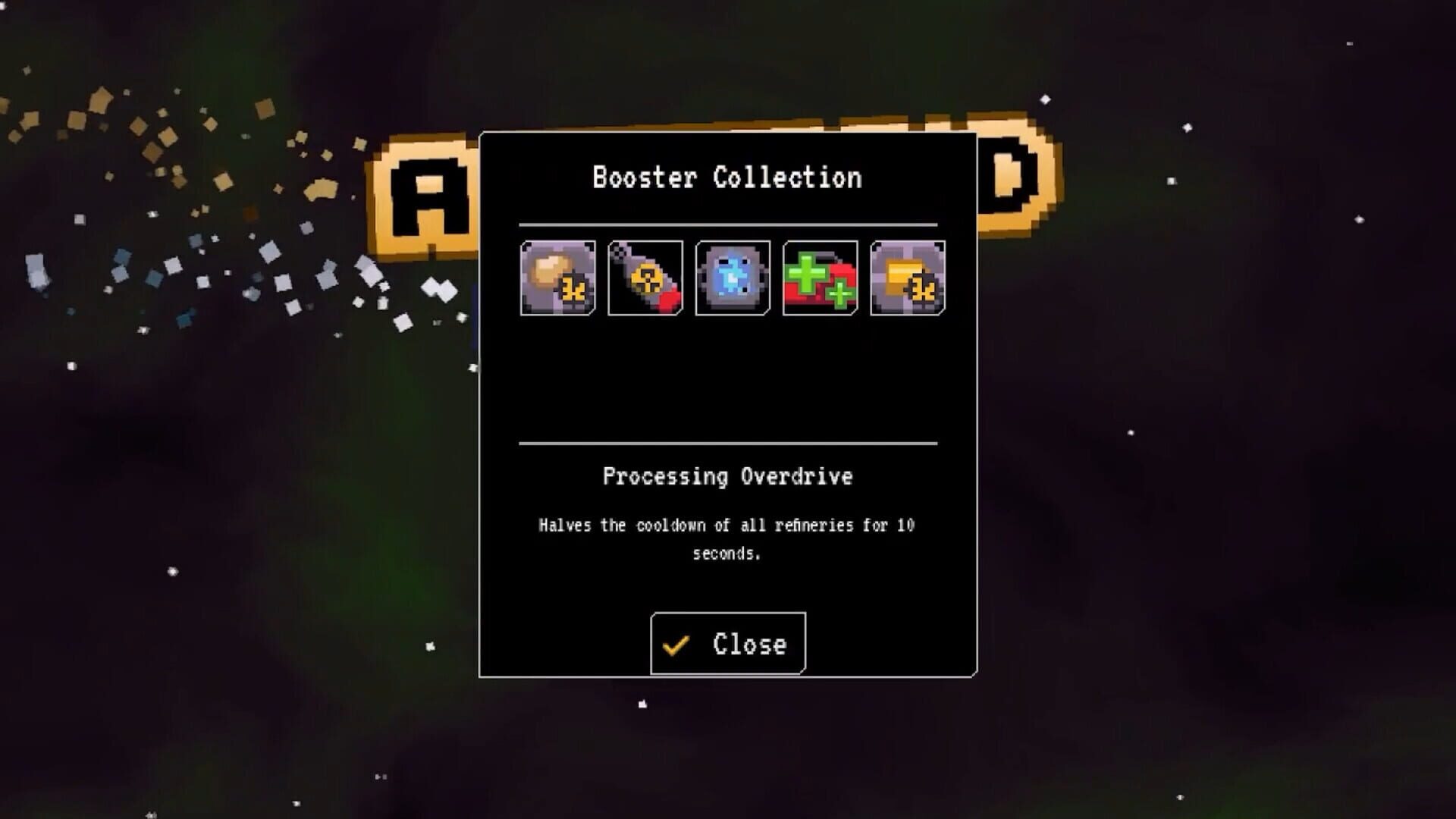Click the empty slot area below the booster row
This screenshot has height=819, width=1456.
tap(726, 379)
